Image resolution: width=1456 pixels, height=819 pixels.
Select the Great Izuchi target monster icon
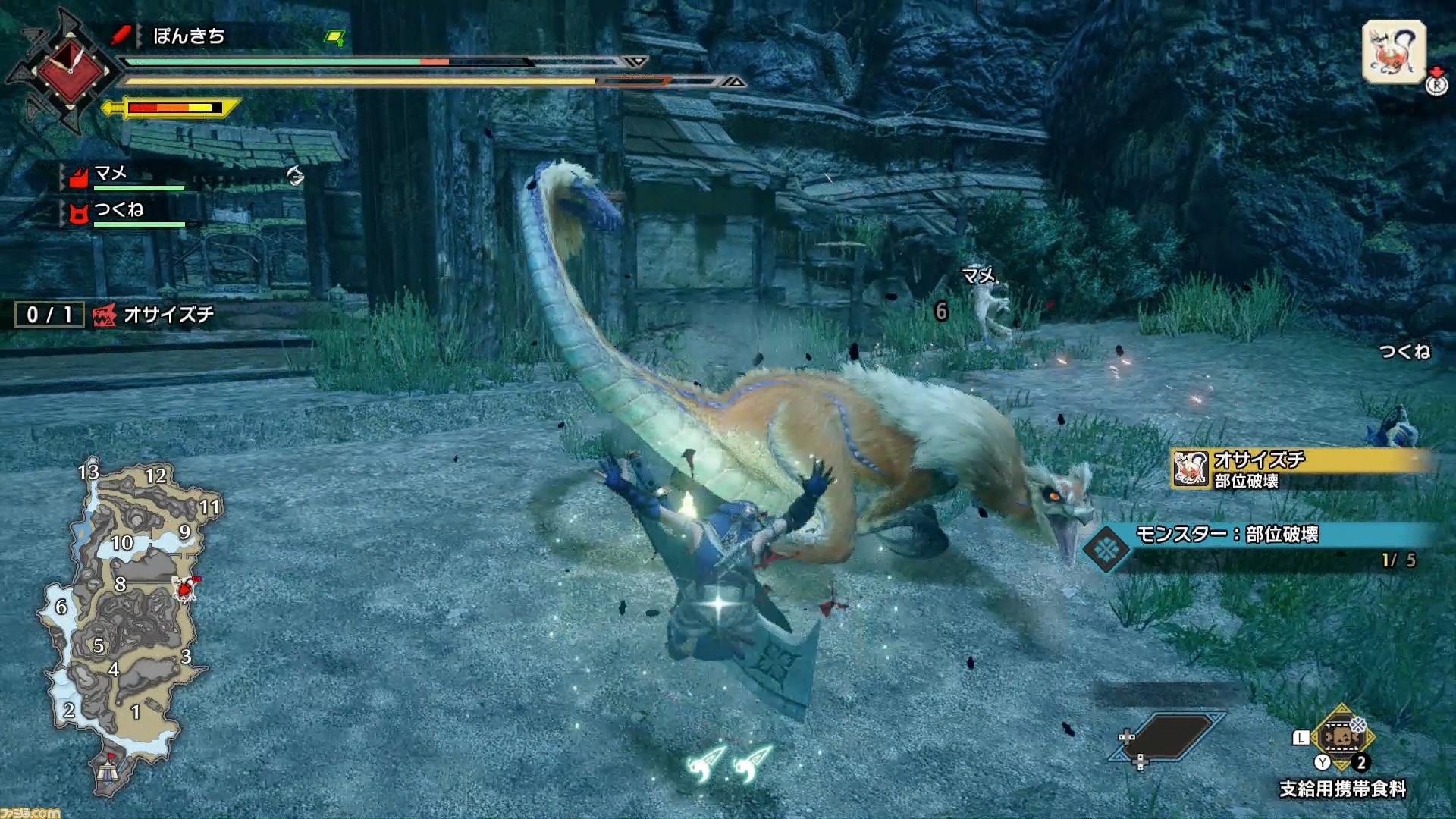[x=1394, y=52]
